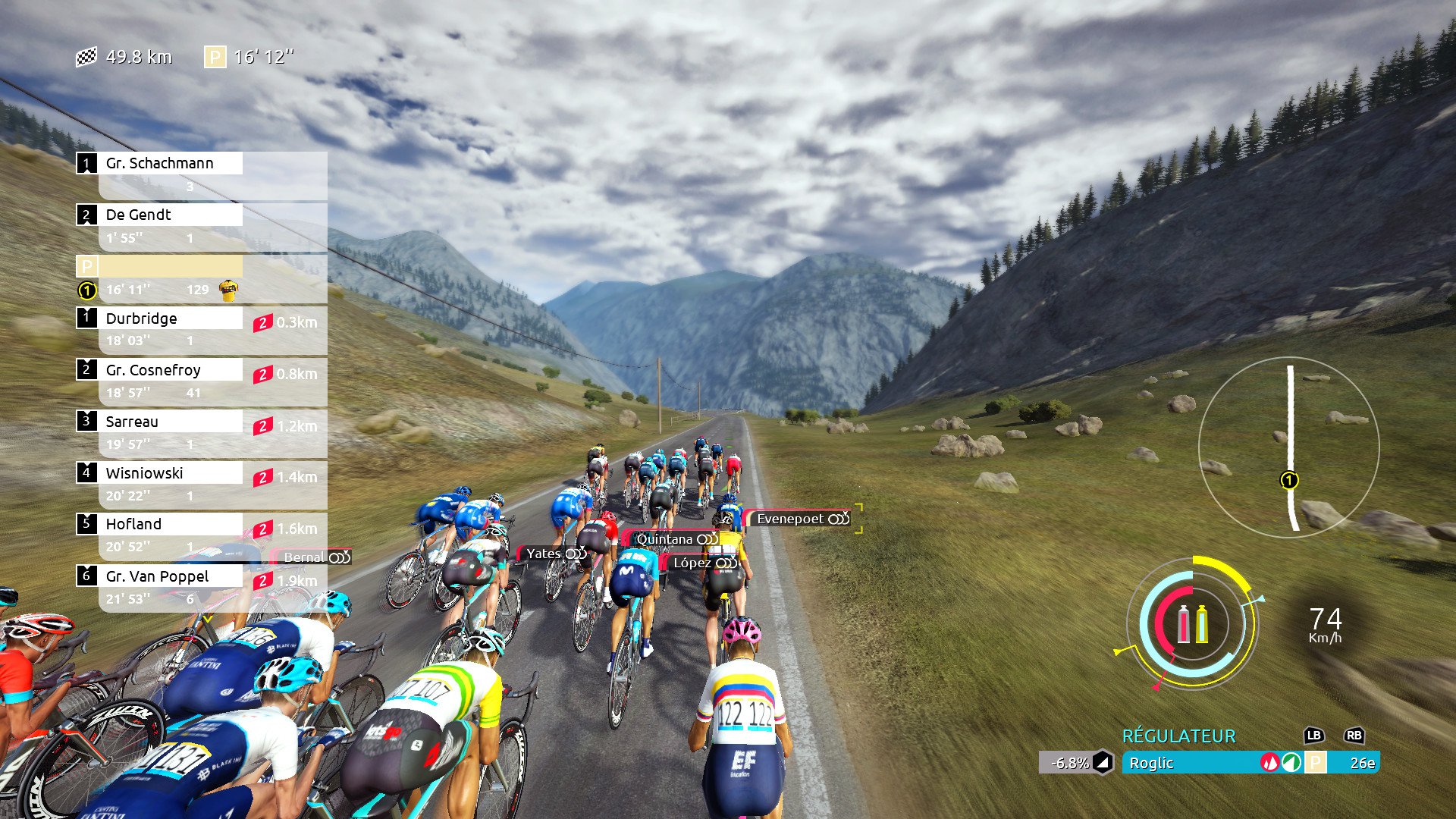Screen dimensions: 1456x819
Task: Click the red icon on the Roglic bar
Action: 1269,763
